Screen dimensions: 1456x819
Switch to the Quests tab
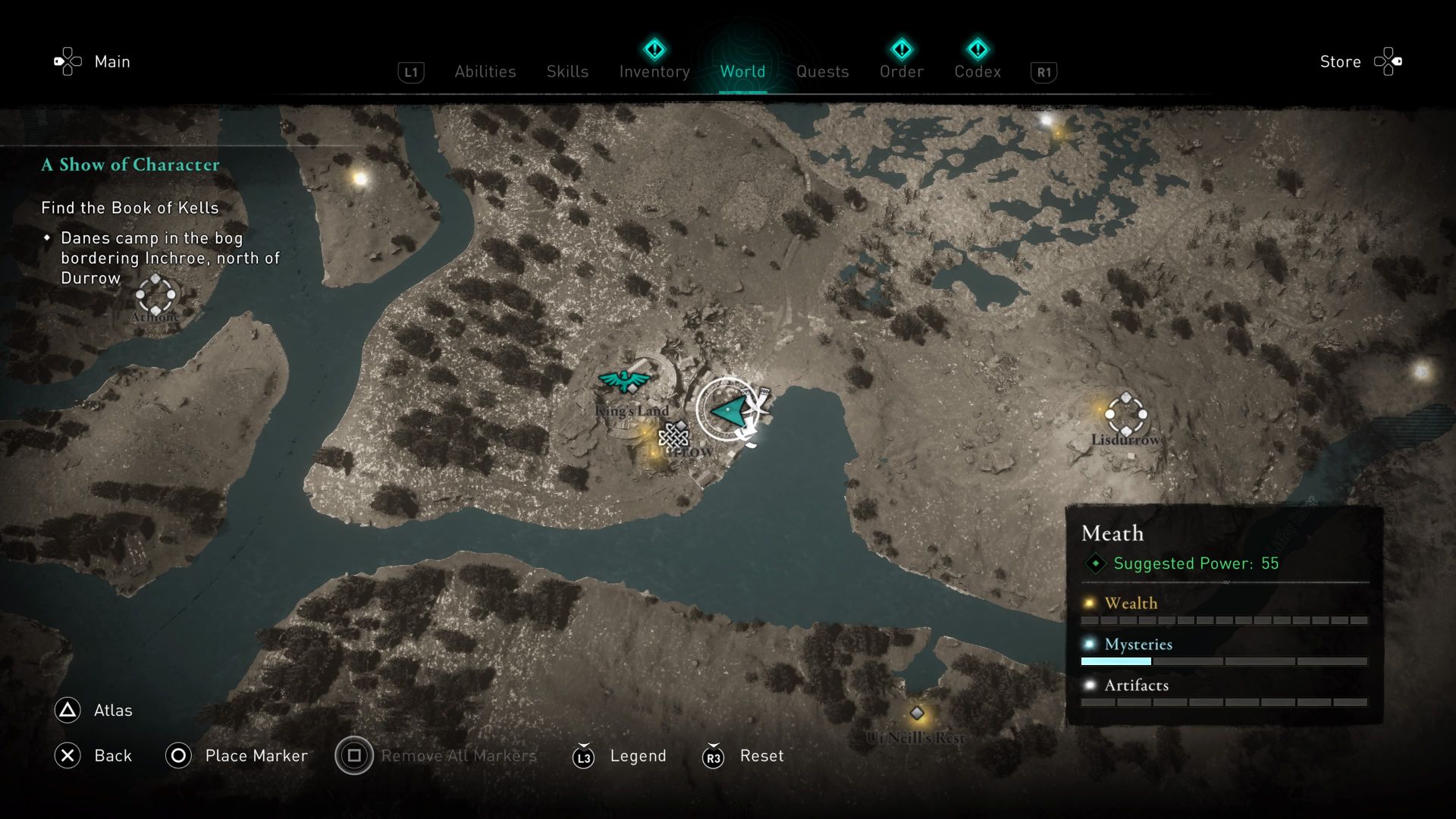tap(822, 71)
